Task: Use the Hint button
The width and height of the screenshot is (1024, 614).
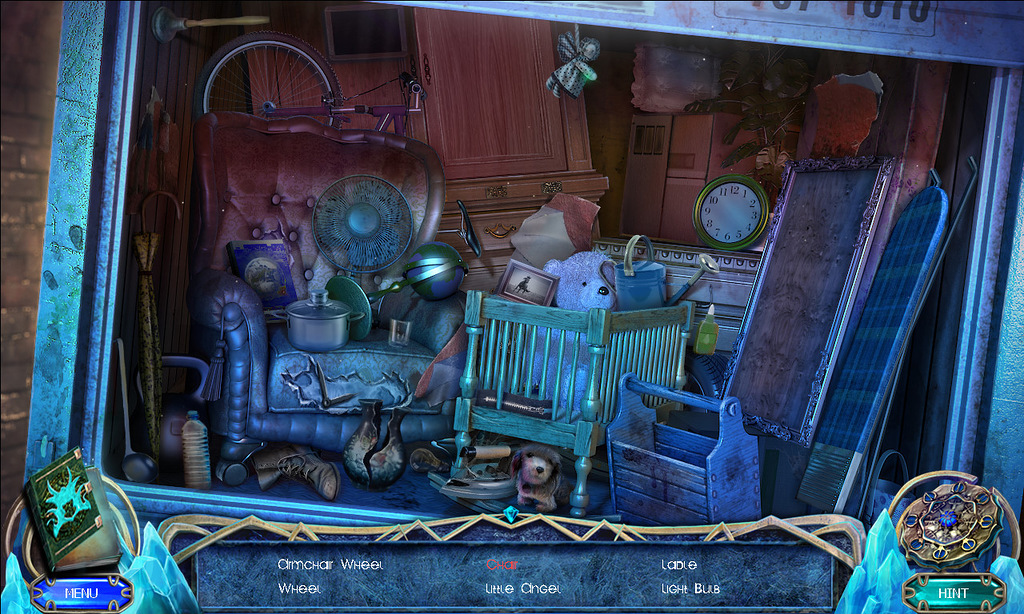Action: [953, 592]
